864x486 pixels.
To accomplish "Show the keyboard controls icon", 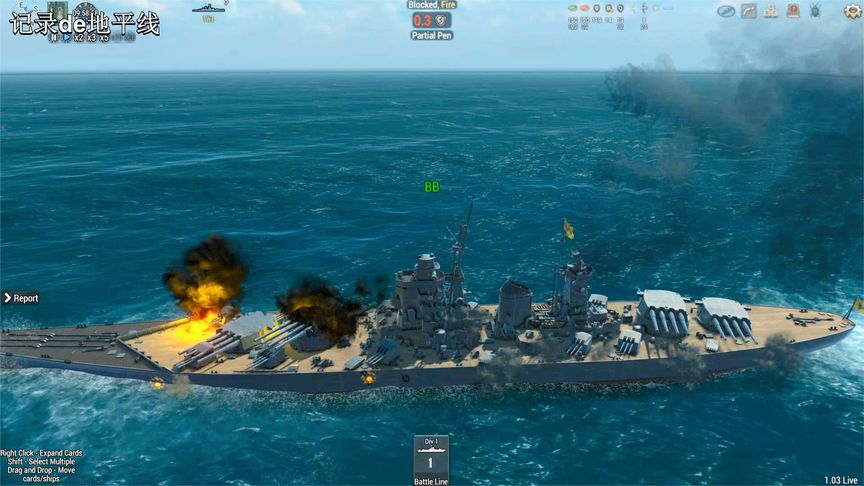I will point(771,11).
